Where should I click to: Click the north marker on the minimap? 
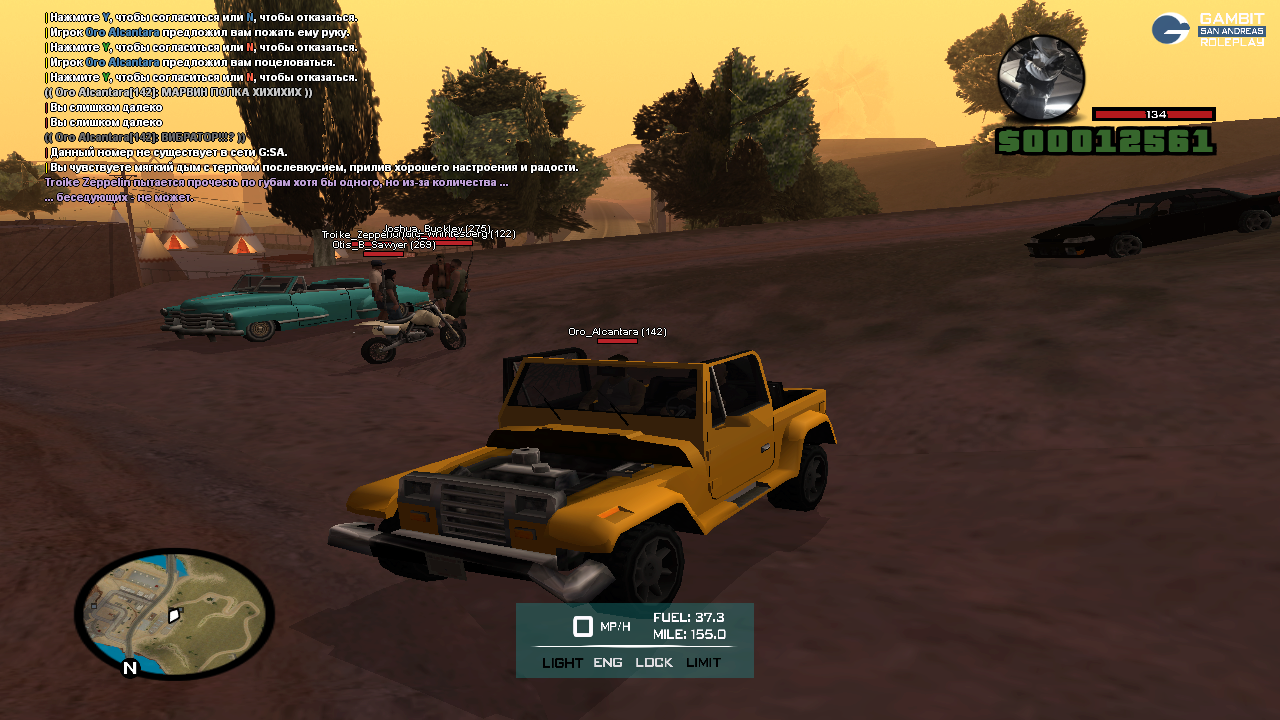pos(129,668)
